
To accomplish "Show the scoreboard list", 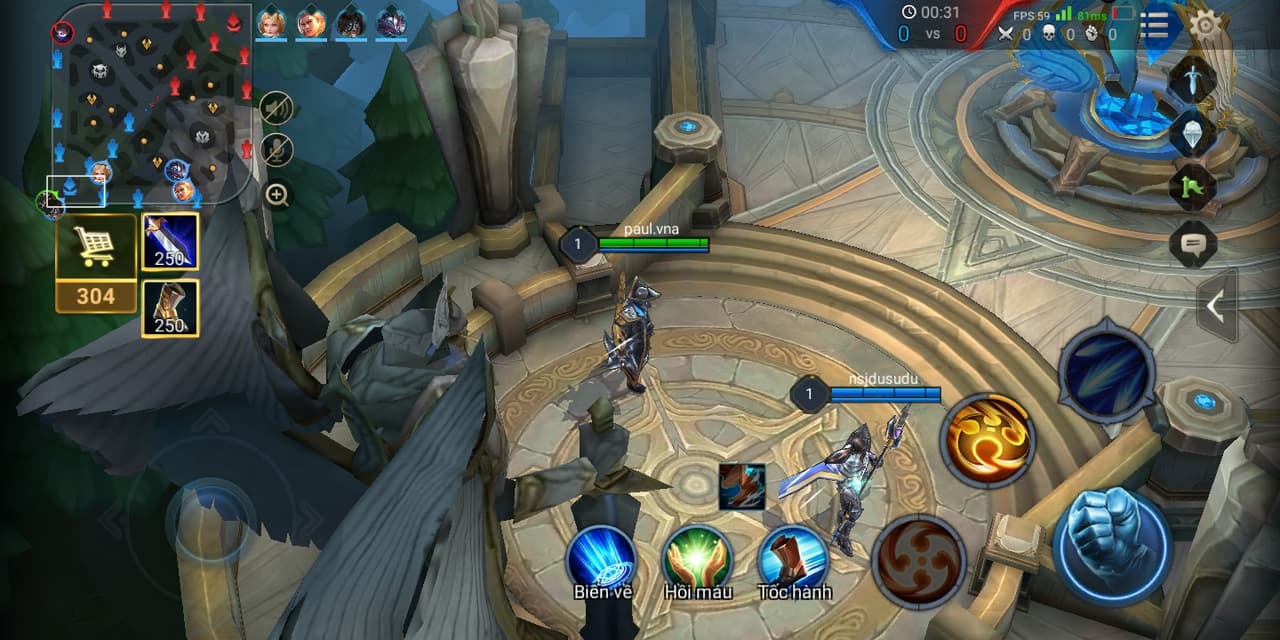I will (1155, 24).
